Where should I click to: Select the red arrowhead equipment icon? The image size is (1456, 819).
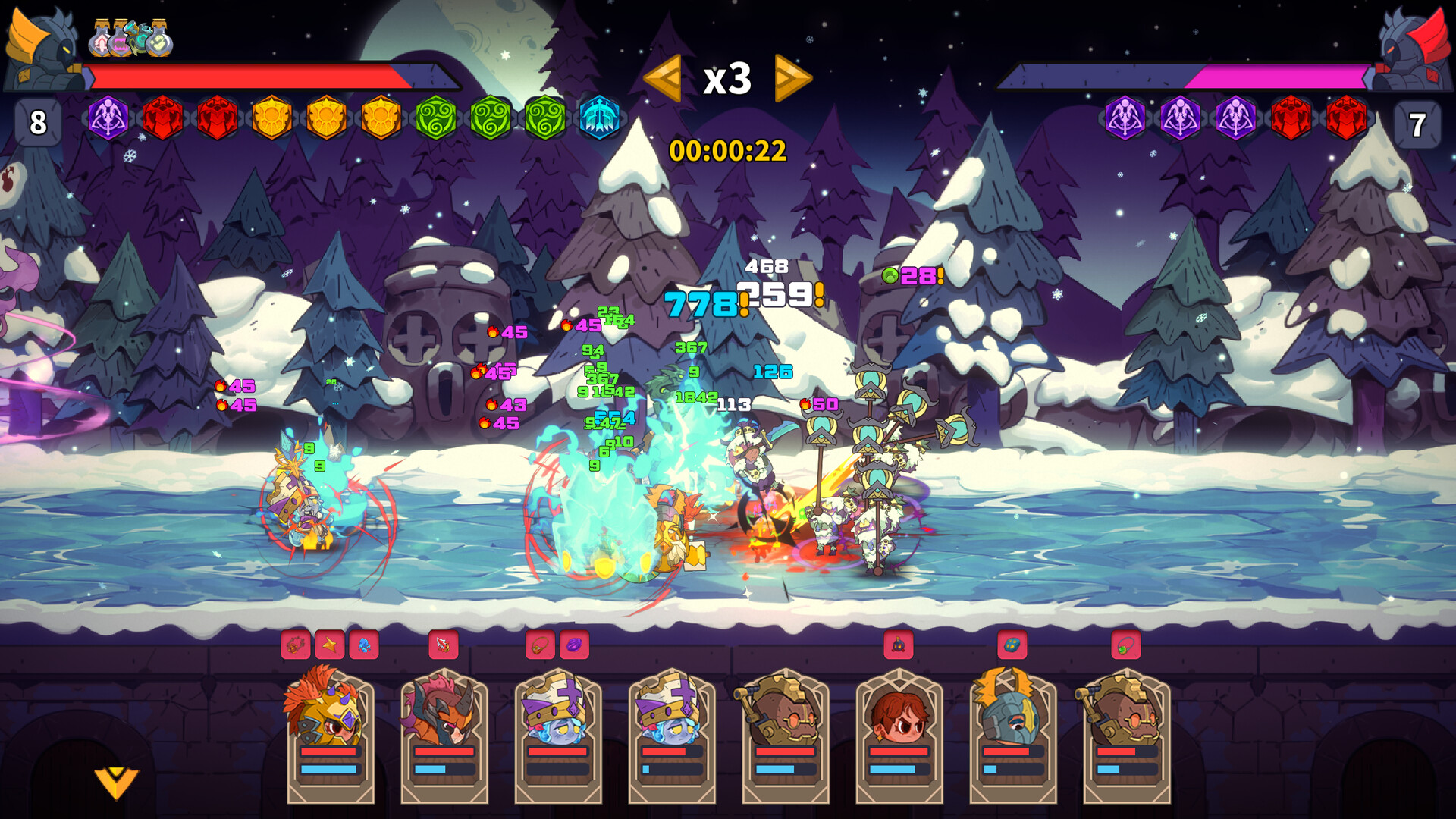[x=442, y=645]
